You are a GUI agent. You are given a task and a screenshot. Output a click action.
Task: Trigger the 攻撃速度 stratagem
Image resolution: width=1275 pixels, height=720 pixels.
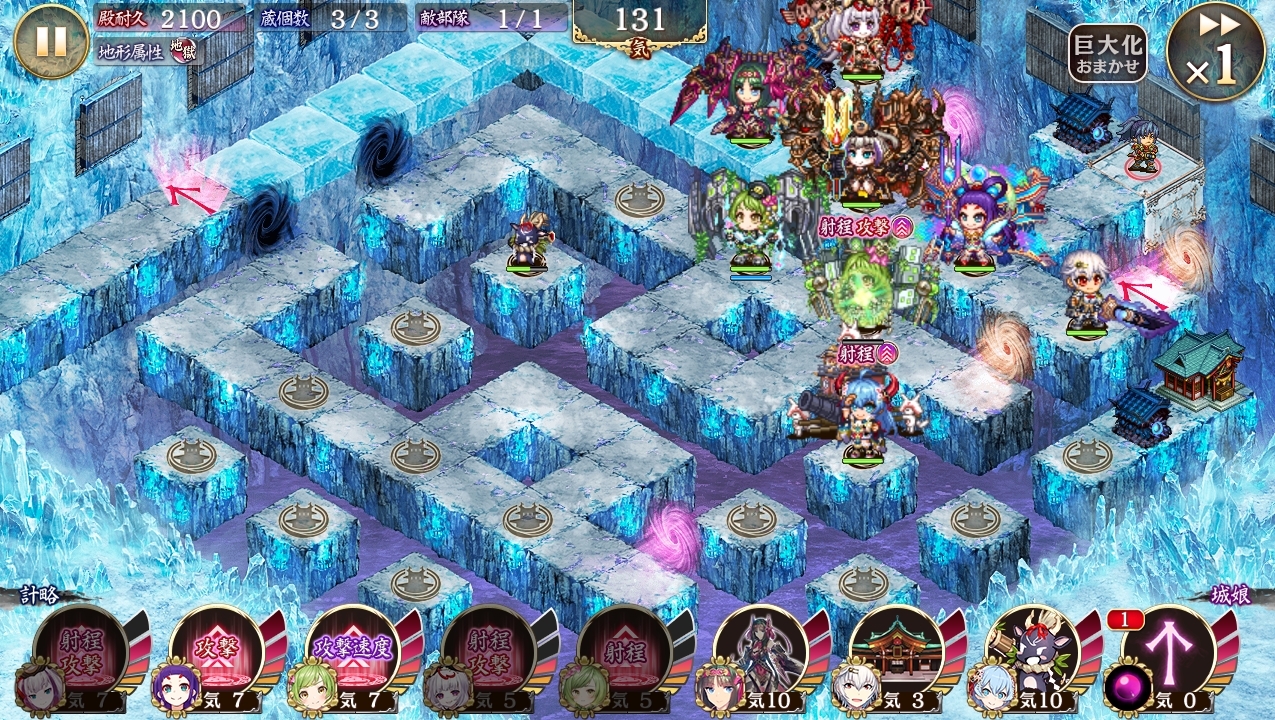[352, 652]
